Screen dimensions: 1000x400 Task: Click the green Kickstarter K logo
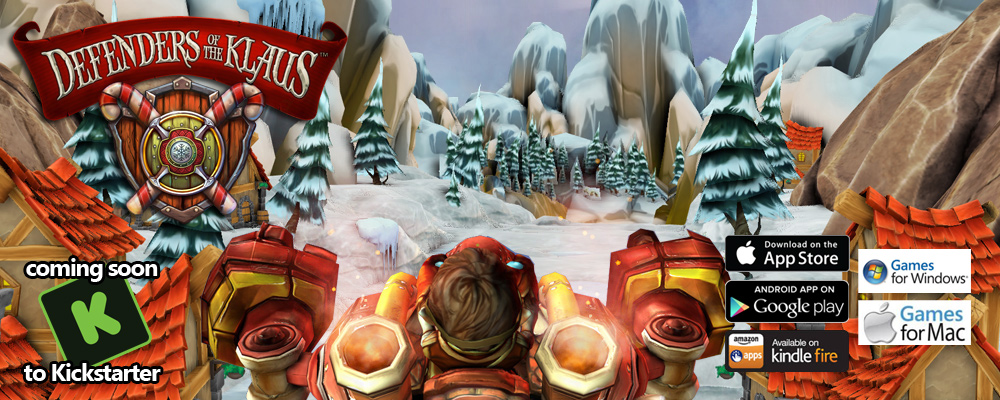[x=93, y=321]
